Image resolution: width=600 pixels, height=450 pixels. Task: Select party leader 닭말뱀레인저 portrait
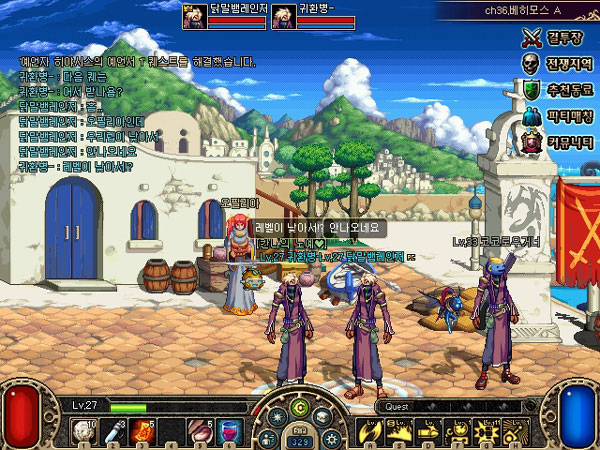point(195,17)
